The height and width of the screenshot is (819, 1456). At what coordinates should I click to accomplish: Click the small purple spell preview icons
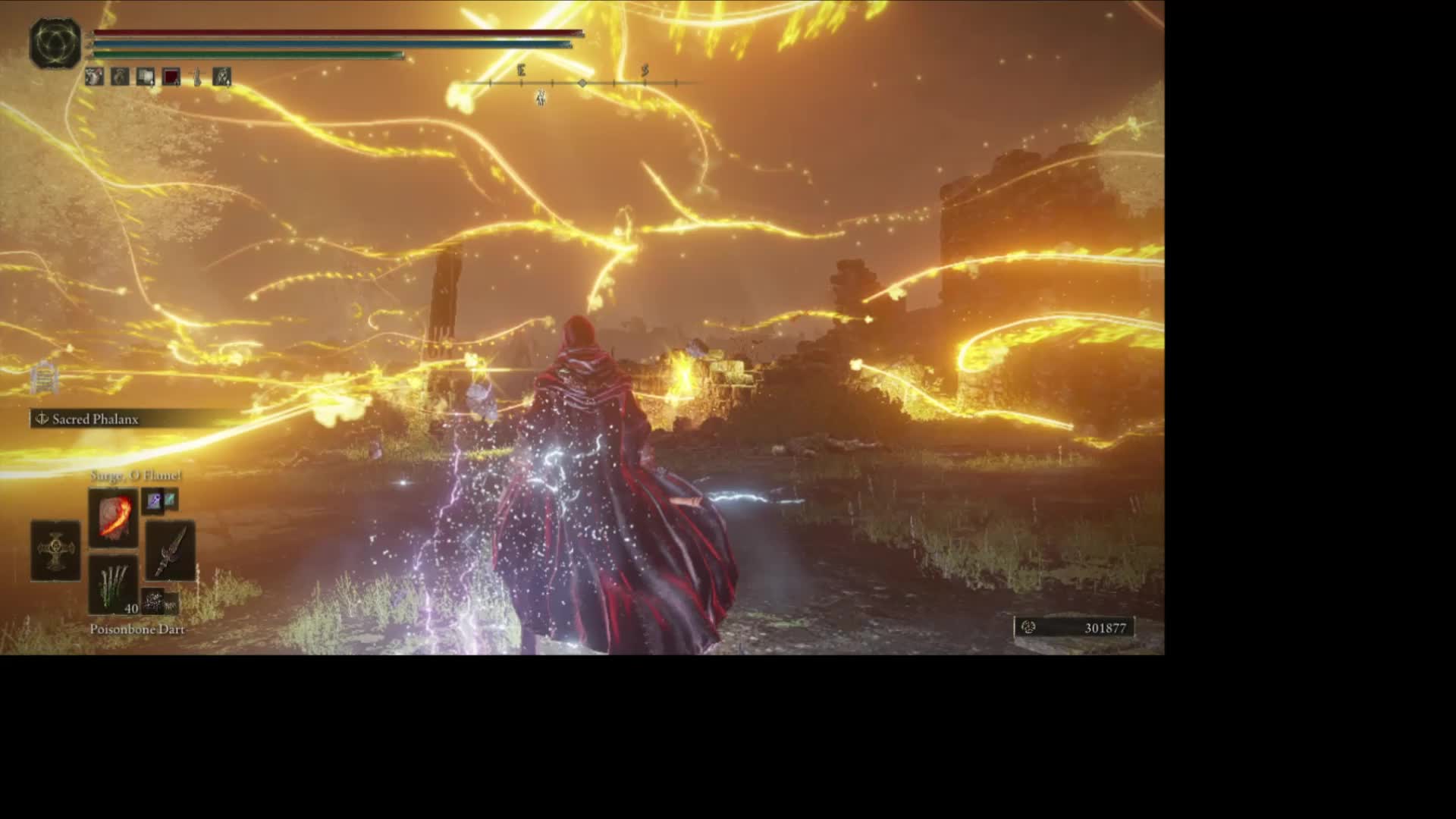click(160, 500)
